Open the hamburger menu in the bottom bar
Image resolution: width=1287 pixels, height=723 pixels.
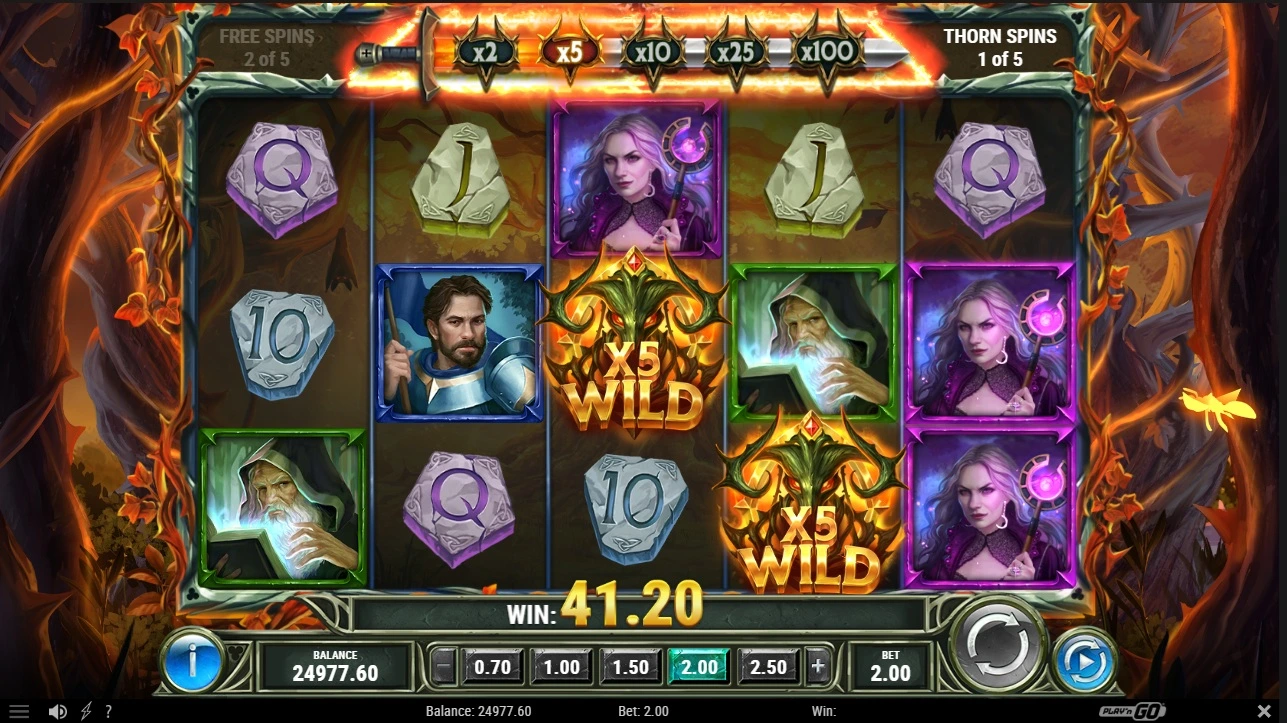[x=18, y=712]
